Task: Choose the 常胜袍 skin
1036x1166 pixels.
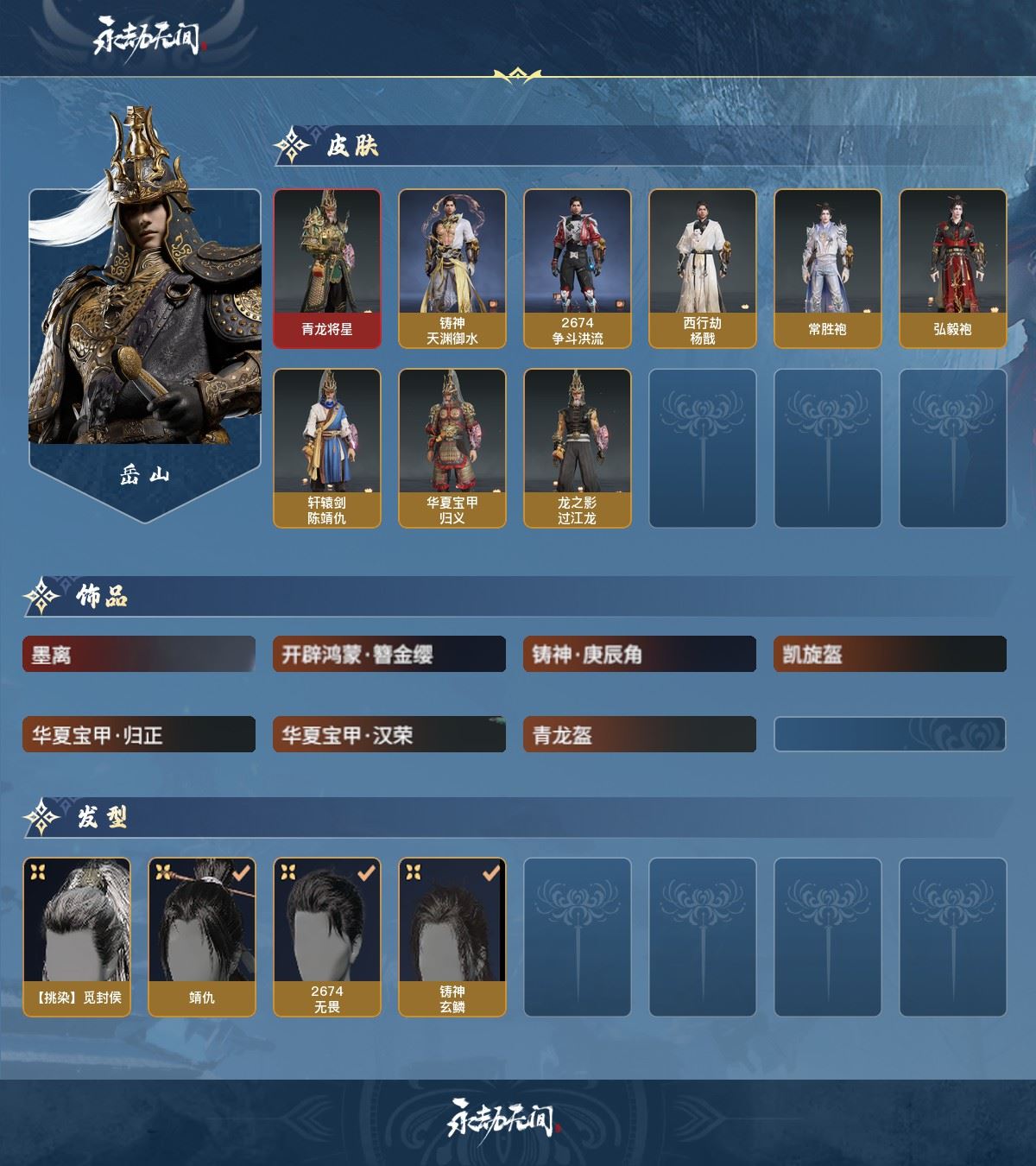Action: click(x=827, y=269)
